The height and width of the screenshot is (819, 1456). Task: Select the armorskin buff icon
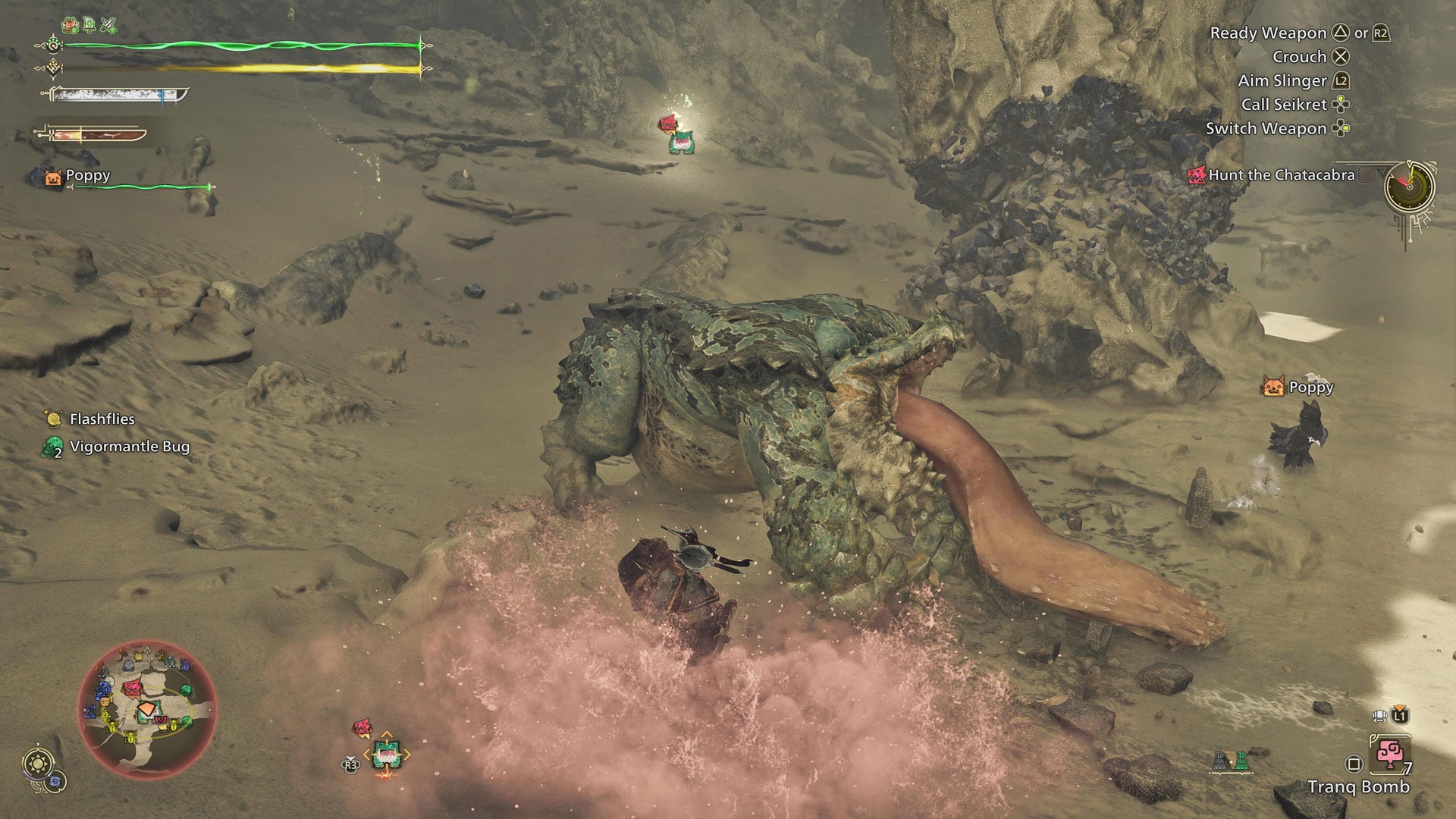89,24
